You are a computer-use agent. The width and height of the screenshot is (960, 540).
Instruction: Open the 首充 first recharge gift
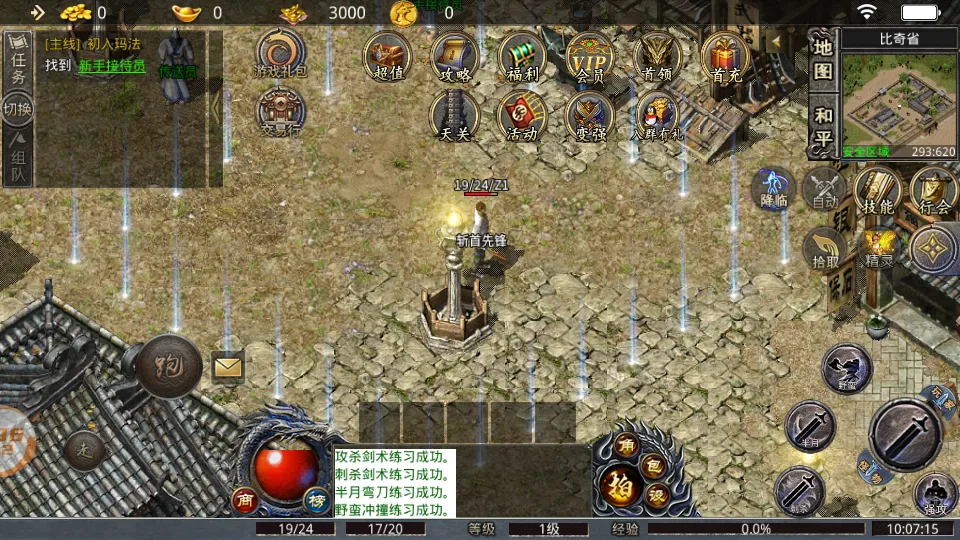point(725,56)
